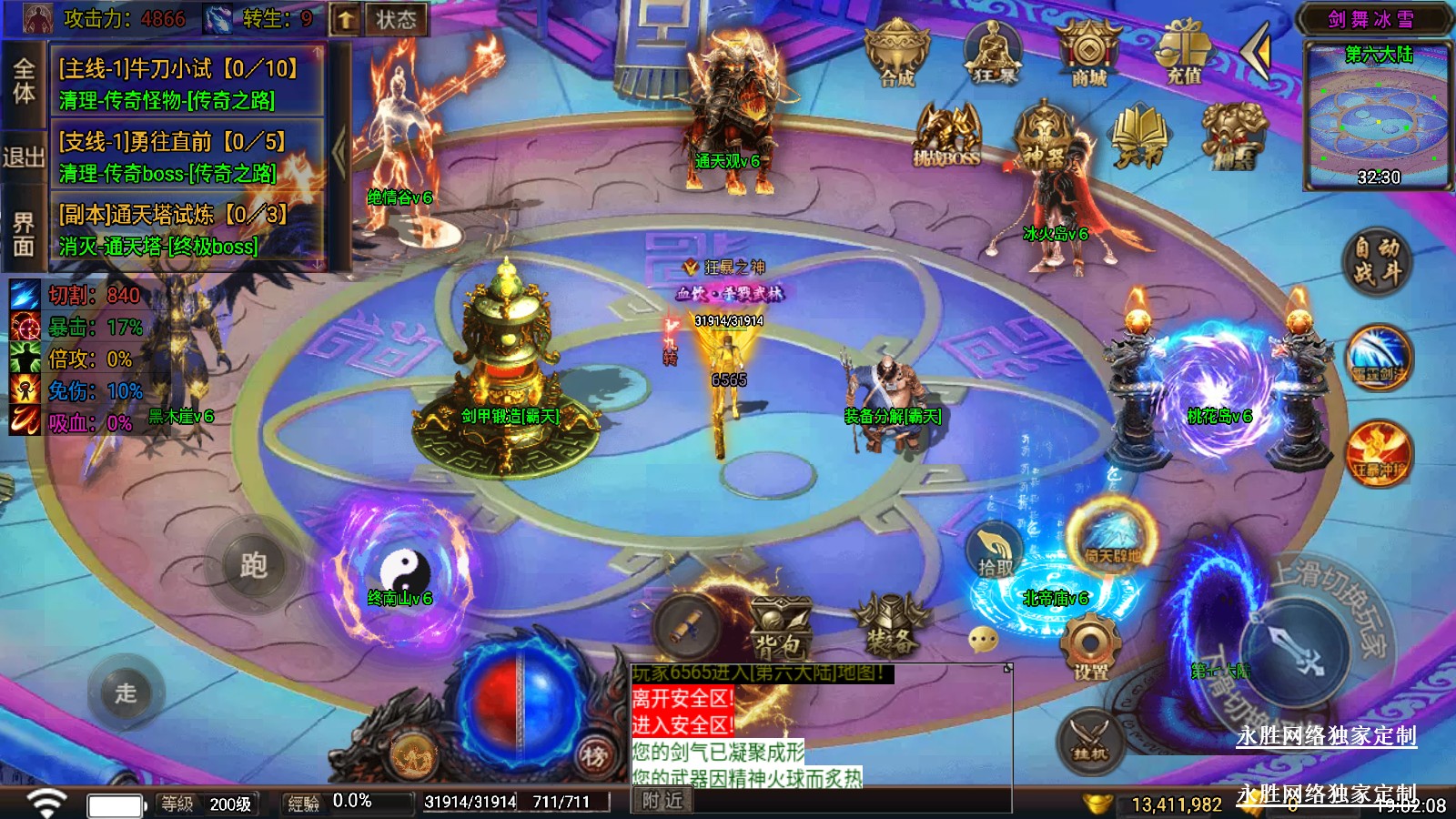Open the 装备 equipment panel
This screenshot has height=819, width=1456.
point(891,626)
